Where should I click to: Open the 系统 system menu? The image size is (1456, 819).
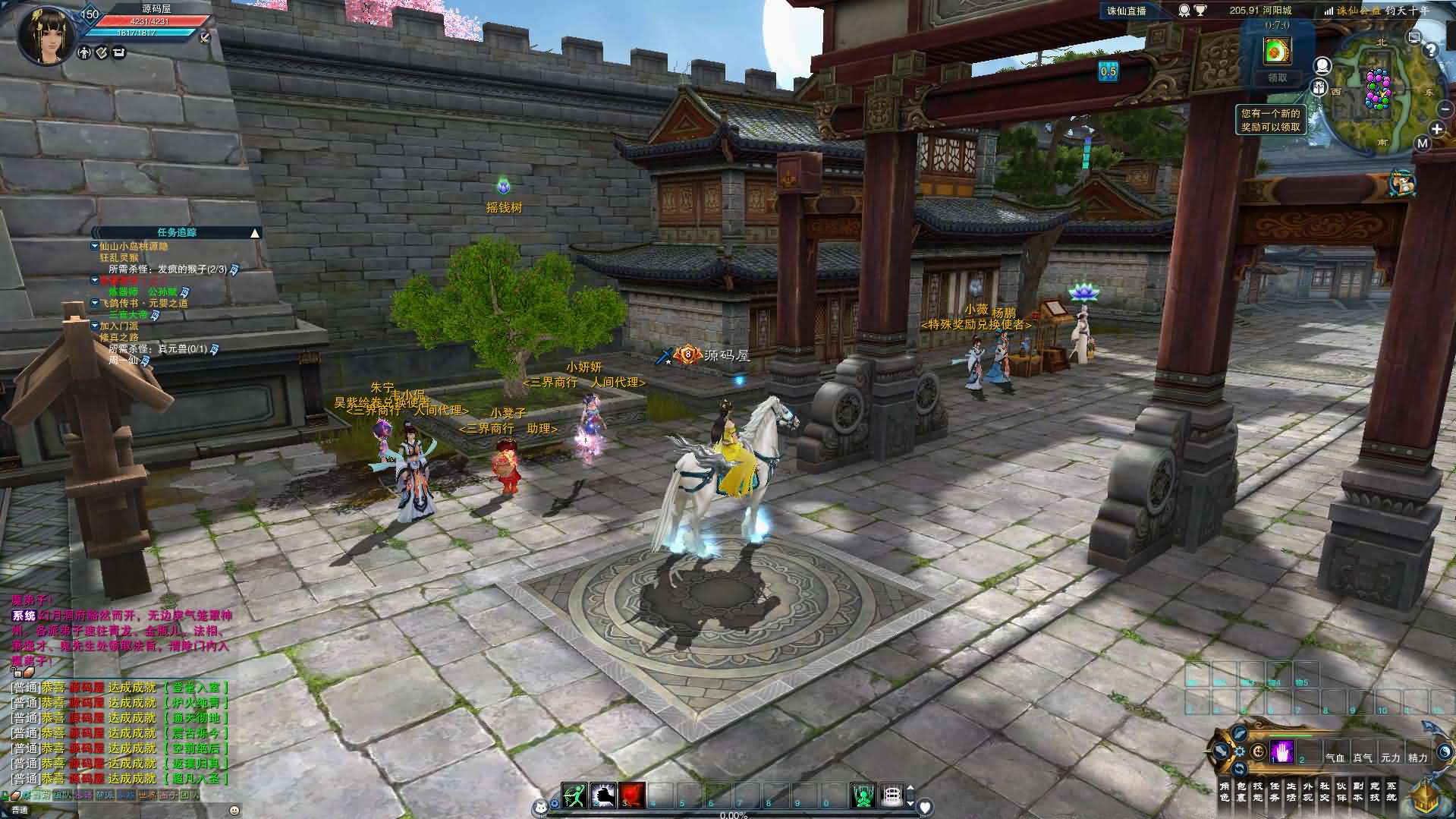pyautogui.click(x=1391, y=792)
